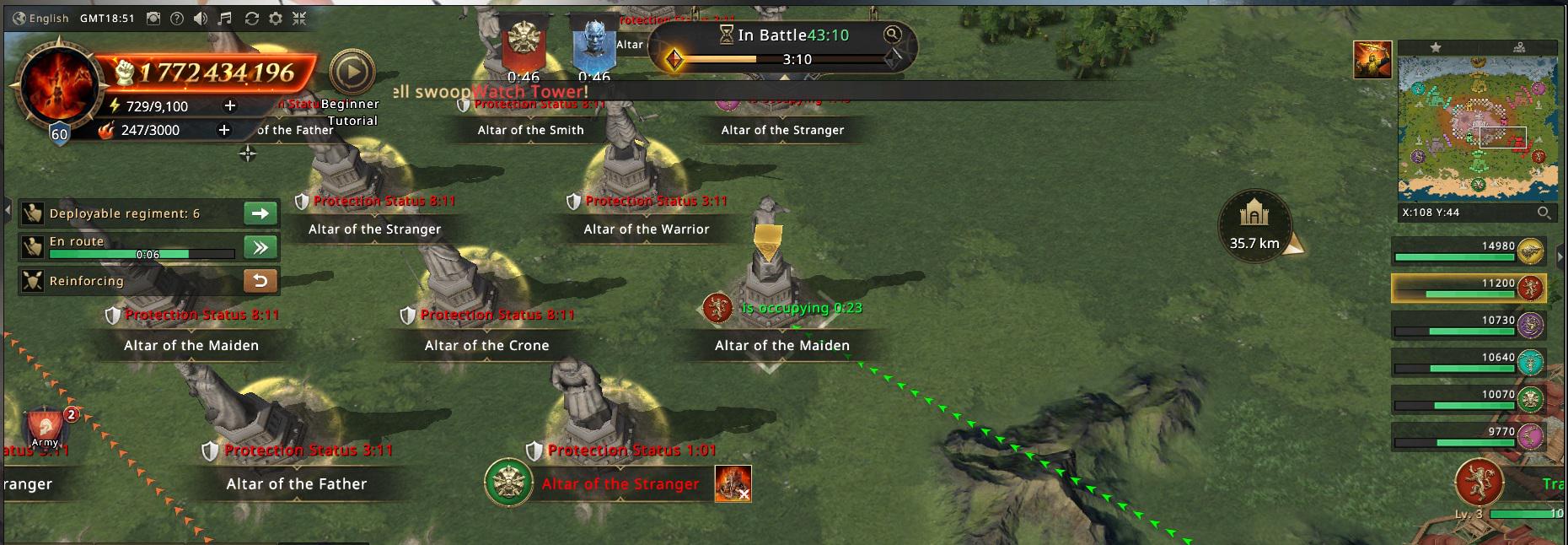Refresh the game with the circular arrows icon
Image resolution: width=1568 pixels, height=545 pixels.
tap(251, 18)
